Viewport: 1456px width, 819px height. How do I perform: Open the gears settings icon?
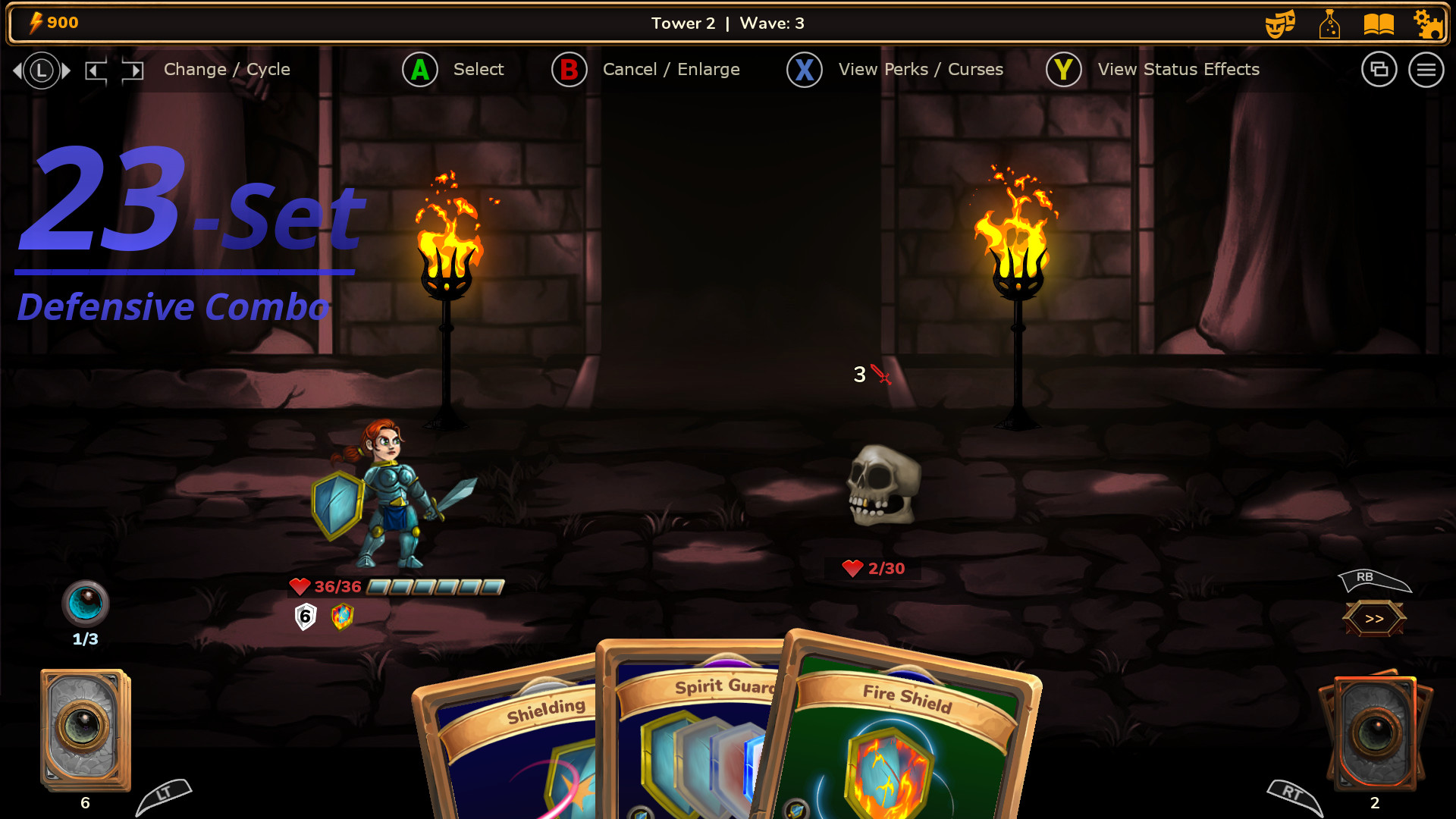click(1429, 24)
